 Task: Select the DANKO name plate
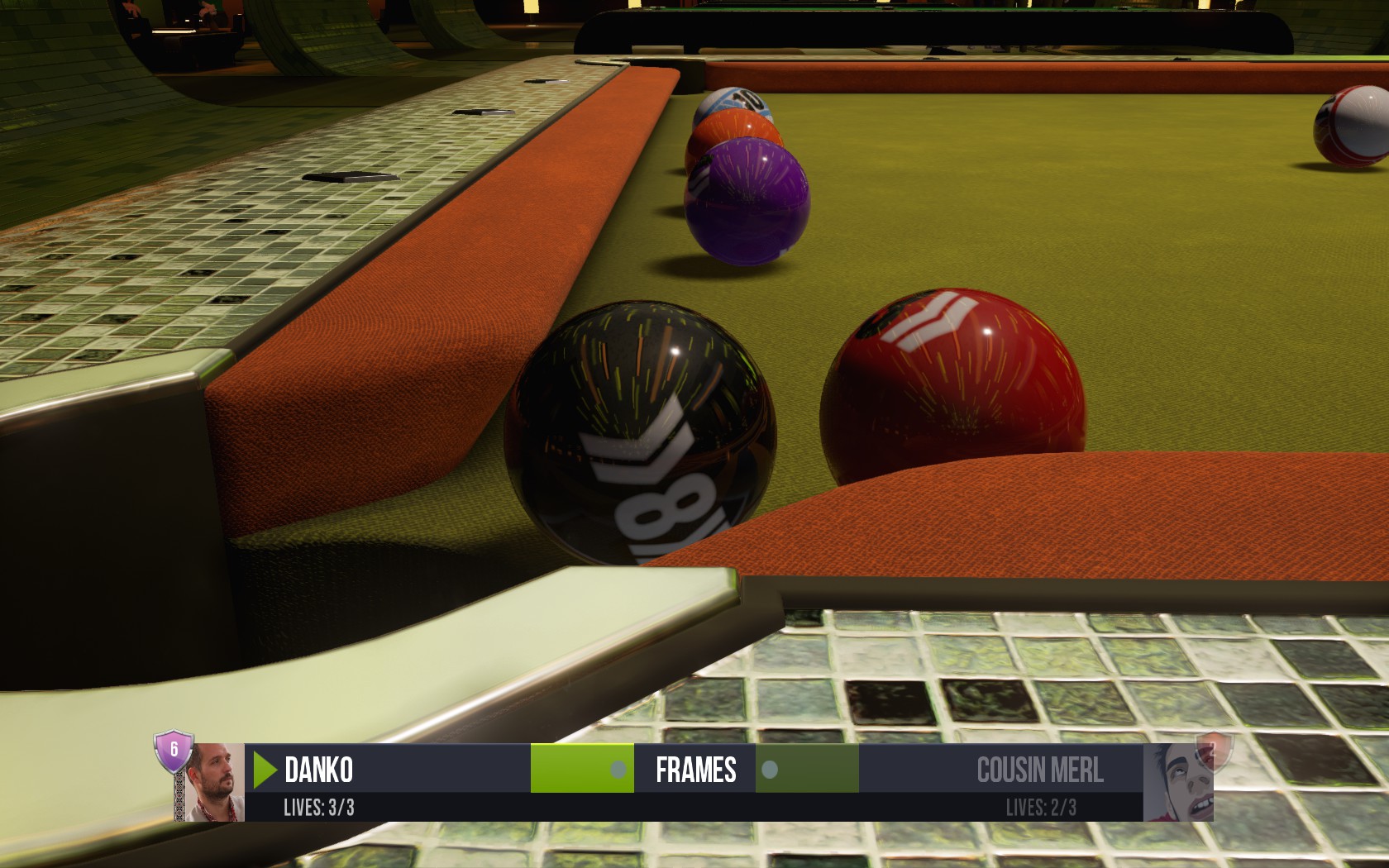pyautogui.click(x=319, y=770)
